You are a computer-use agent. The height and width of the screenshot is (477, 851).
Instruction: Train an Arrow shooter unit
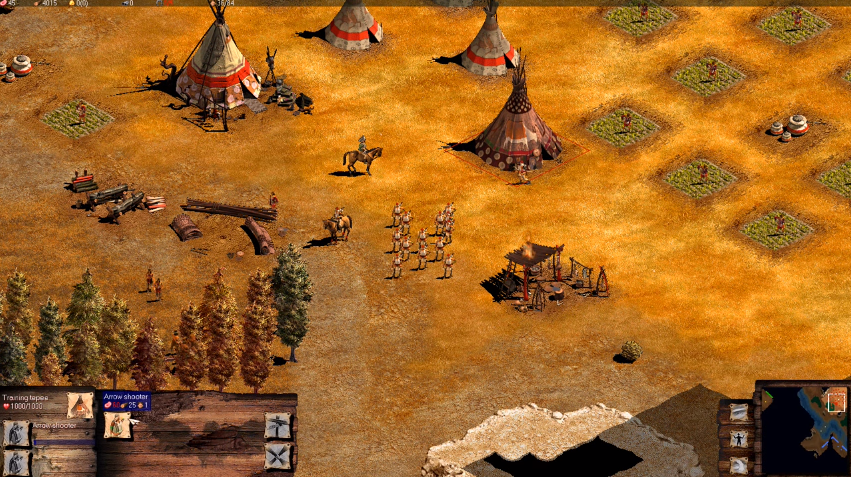coord(118,426)
